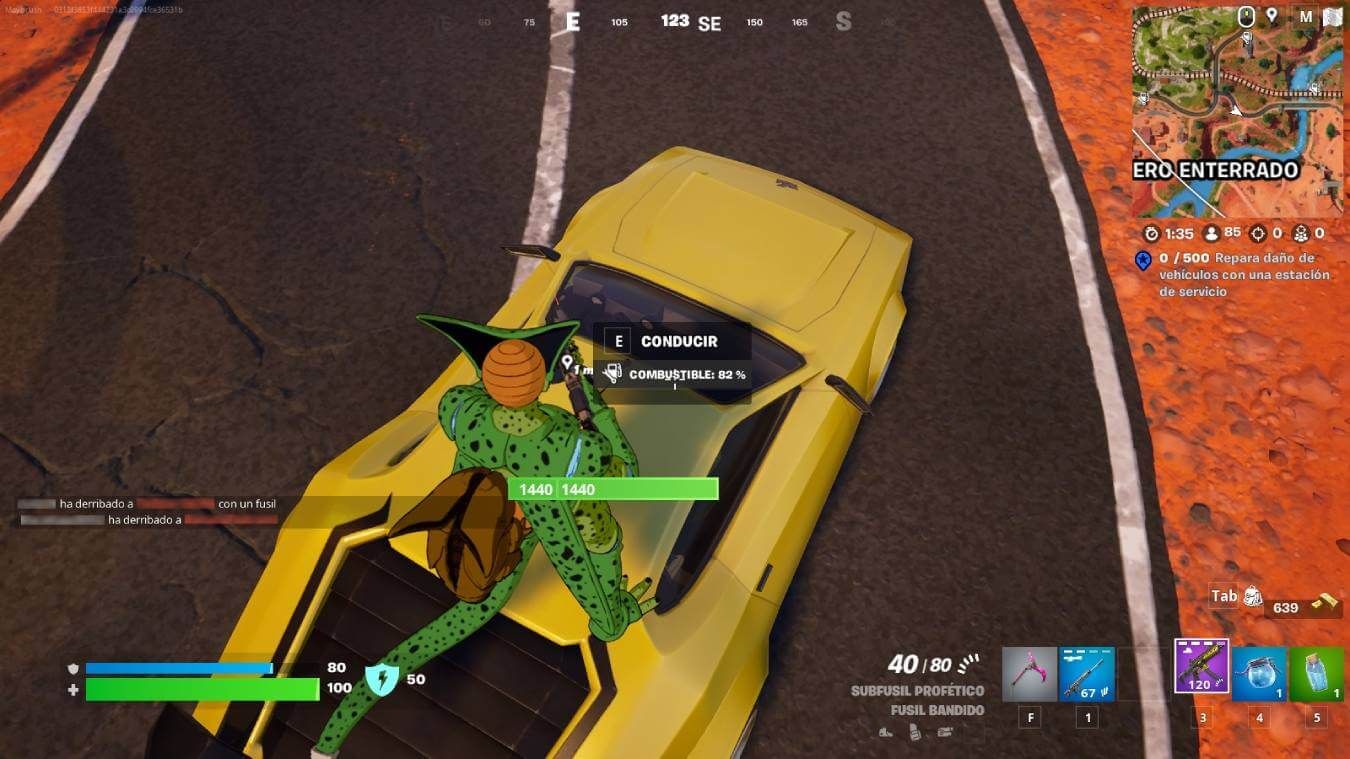
Task: Click the Combustible 82% fuel indicator
Action: coord(688,373)
